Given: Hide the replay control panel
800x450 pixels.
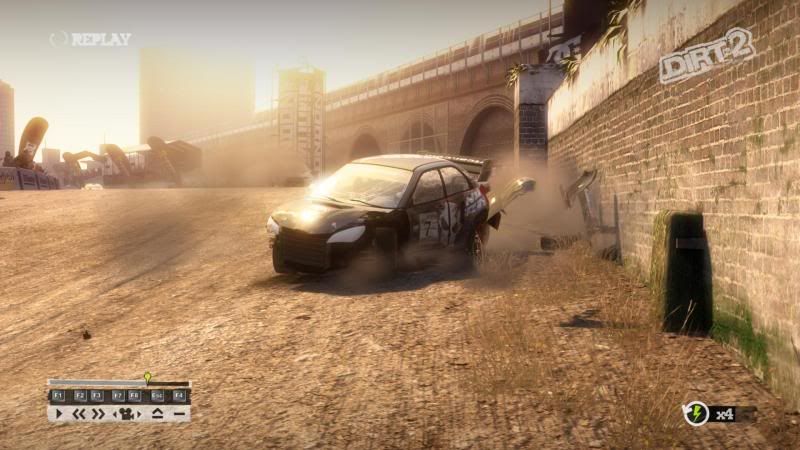Looking at the screenshot, I should 179,413.
